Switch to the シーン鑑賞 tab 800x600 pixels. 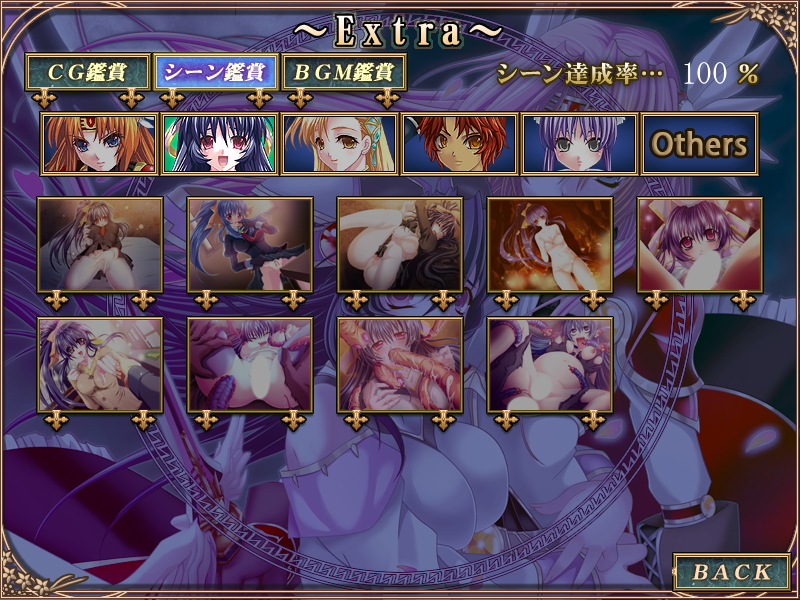pos(215,73)
